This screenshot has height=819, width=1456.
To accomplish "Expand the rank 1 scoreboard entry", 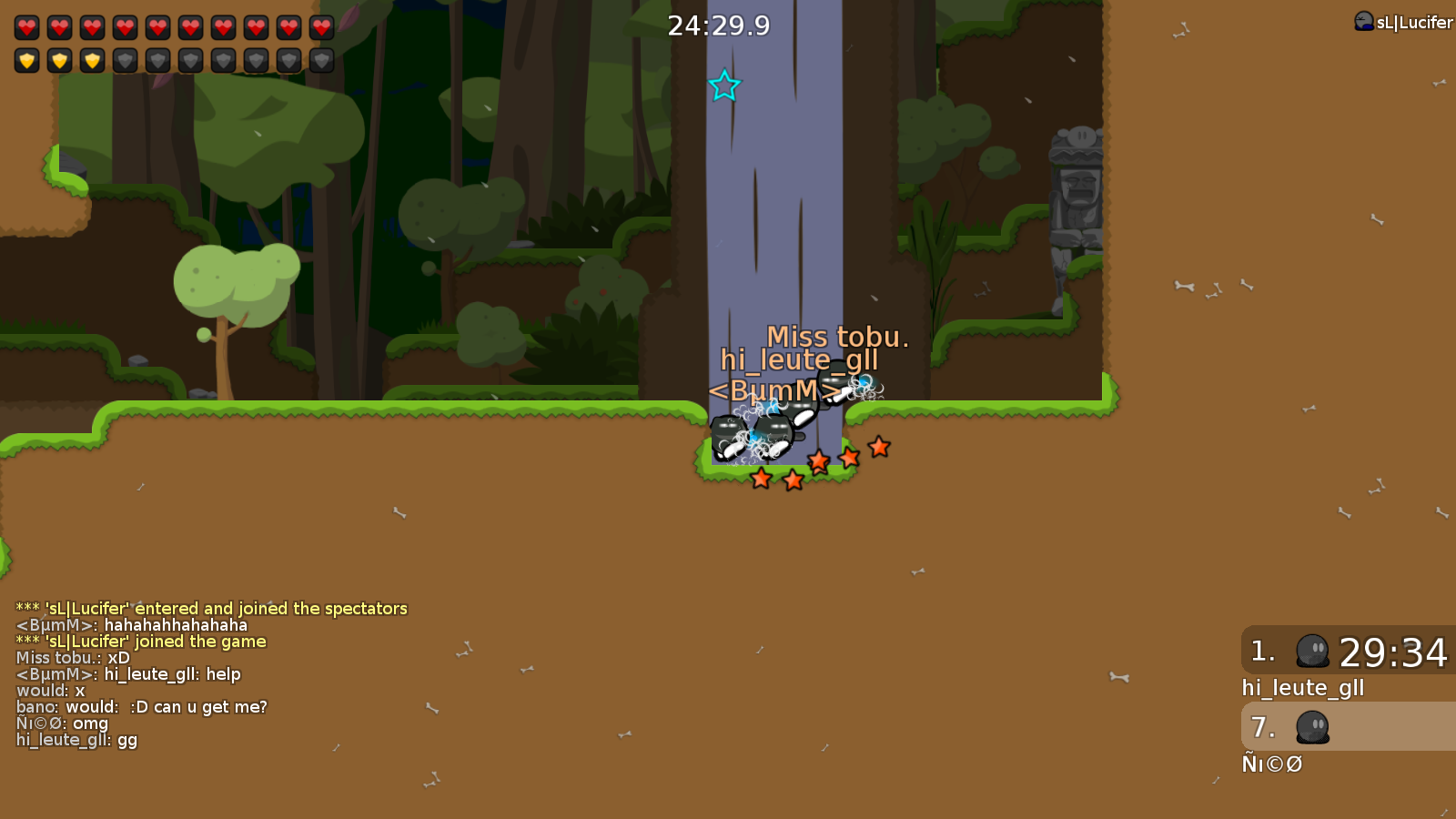I will (1345, 652).
